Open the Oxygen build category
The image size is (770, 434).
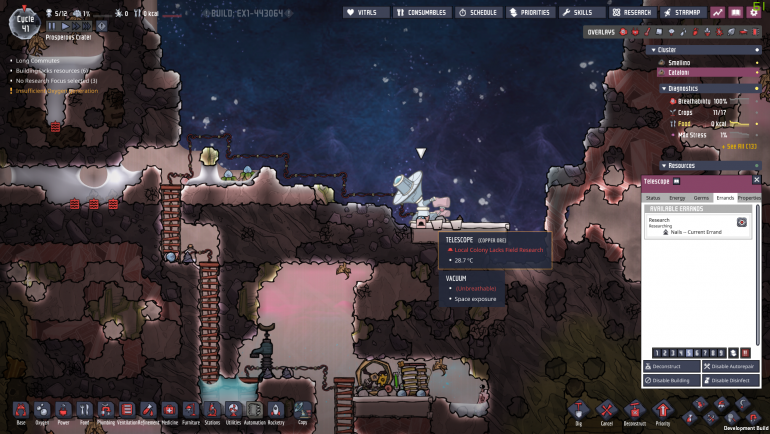43,410
